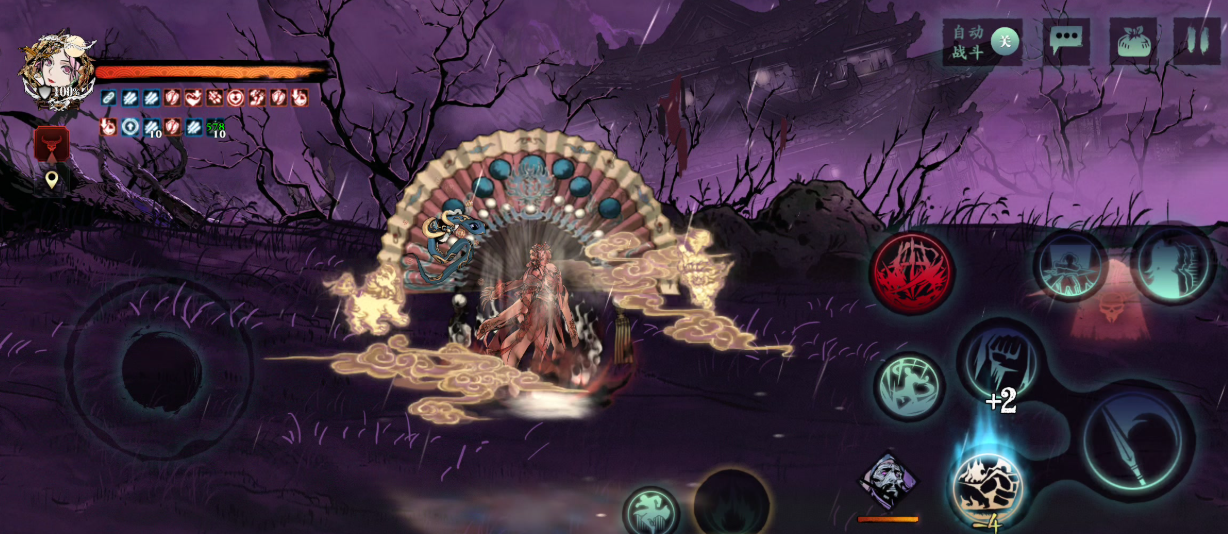Viewport: 1228px width, 534px height.
Task: Activate the teal dashing figure skill
Action: click(x=908, y=385)
